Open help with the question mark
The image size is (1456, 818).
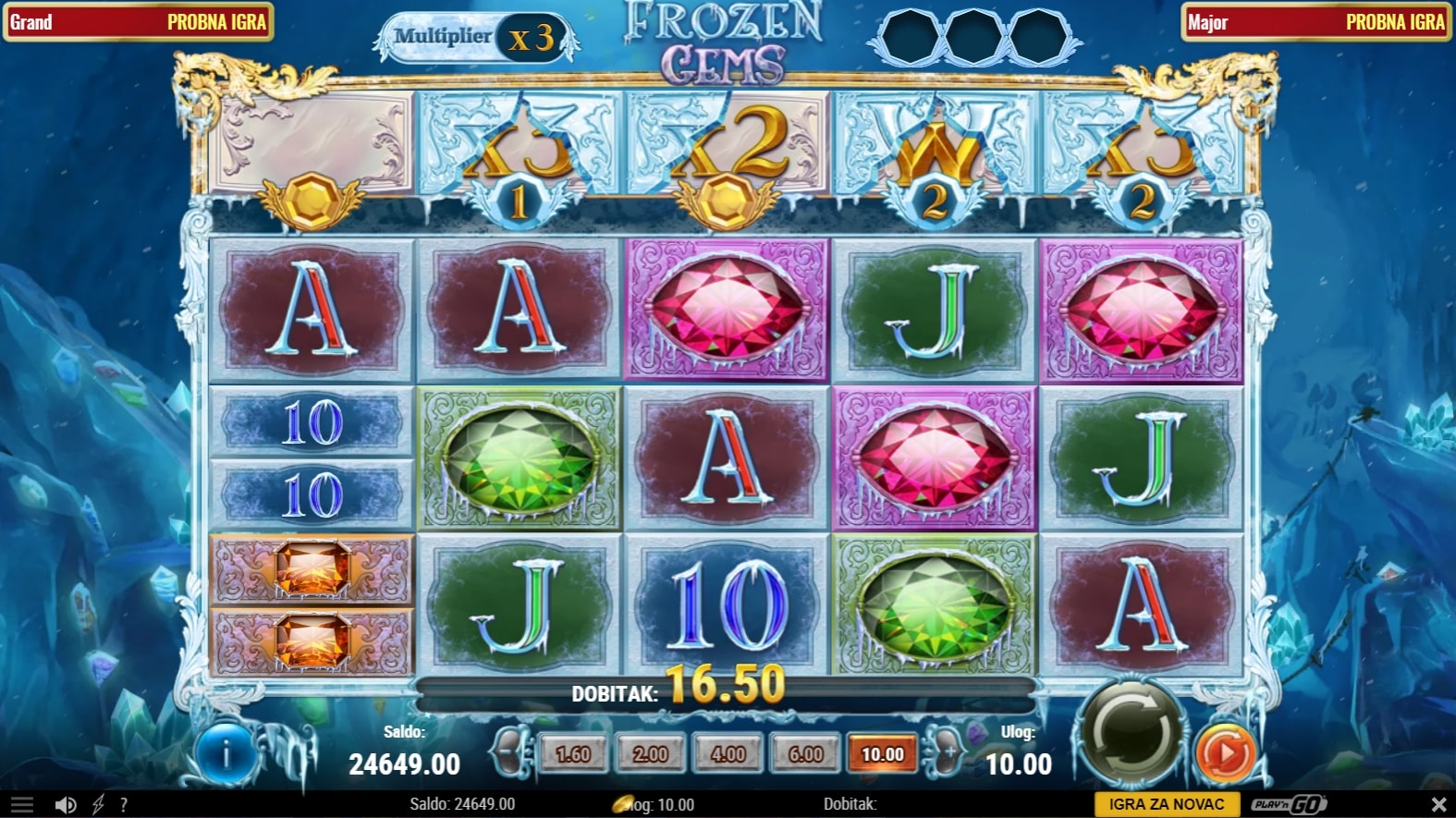(123, 805)
